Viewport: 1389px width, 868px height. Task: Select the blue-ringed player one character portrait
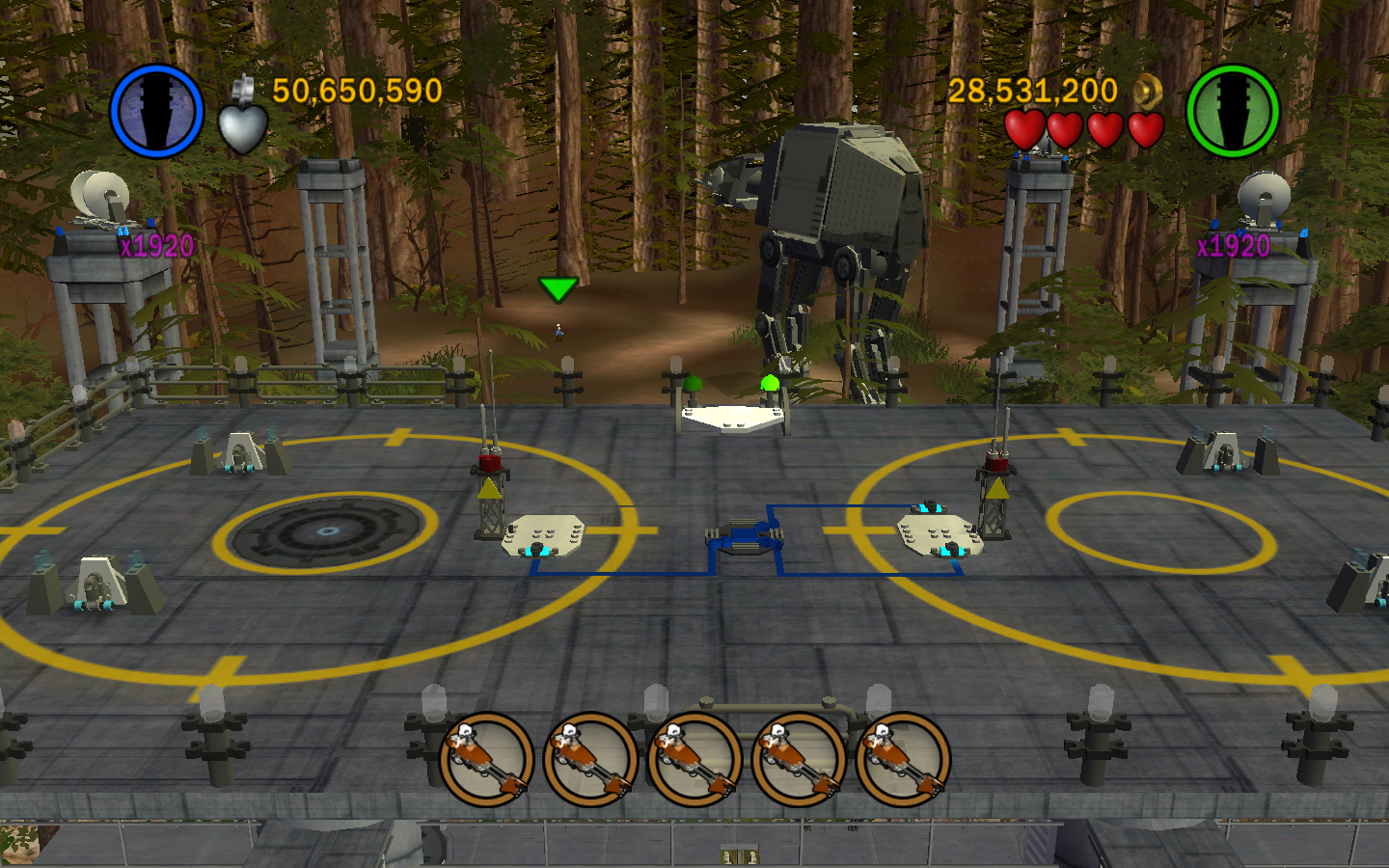pyautogui.click(x=156, y=111)
